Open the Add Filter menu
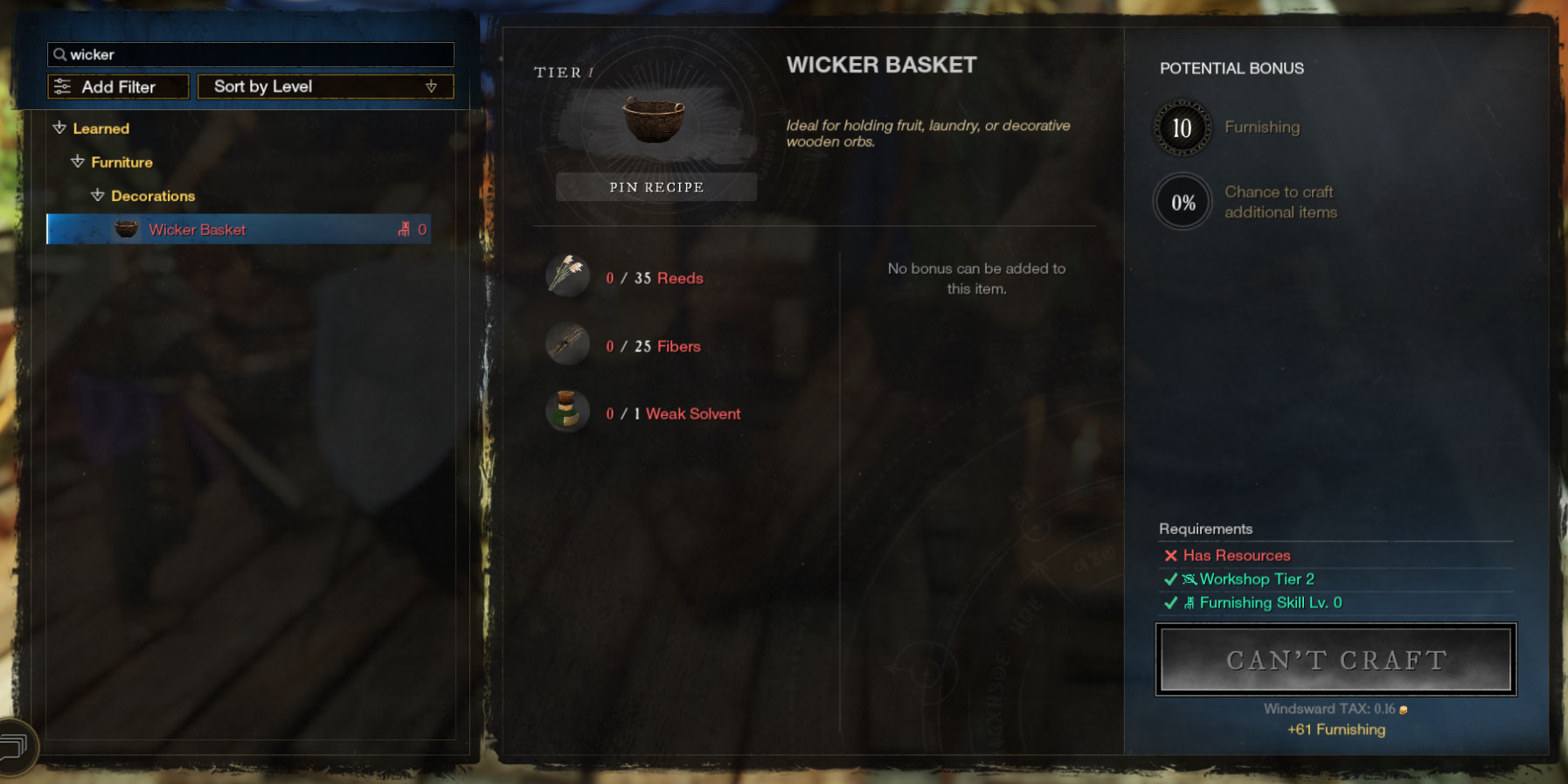The height and width of the screenshot is (784, 1568). 117,86
